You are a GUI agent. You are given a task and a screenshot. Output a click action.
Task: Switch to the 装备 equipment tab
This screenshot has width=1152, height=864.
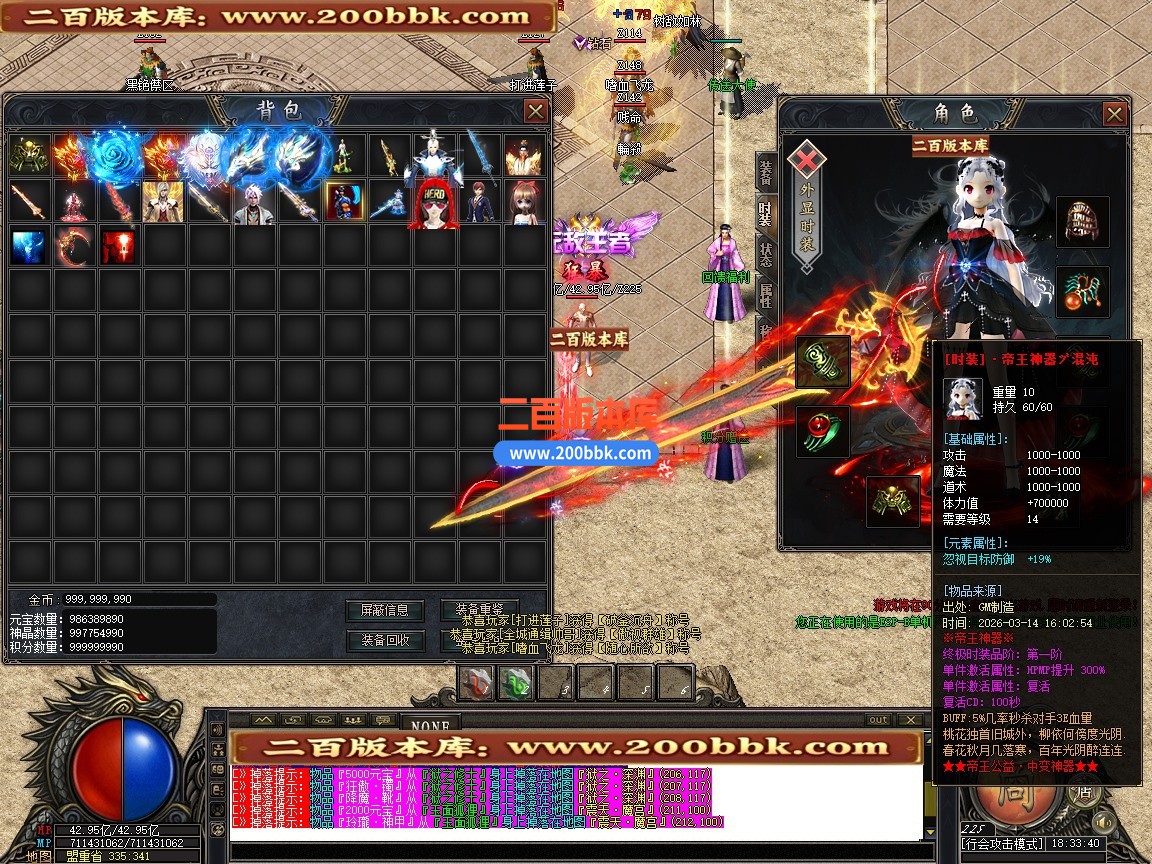(x=765, y=174)
